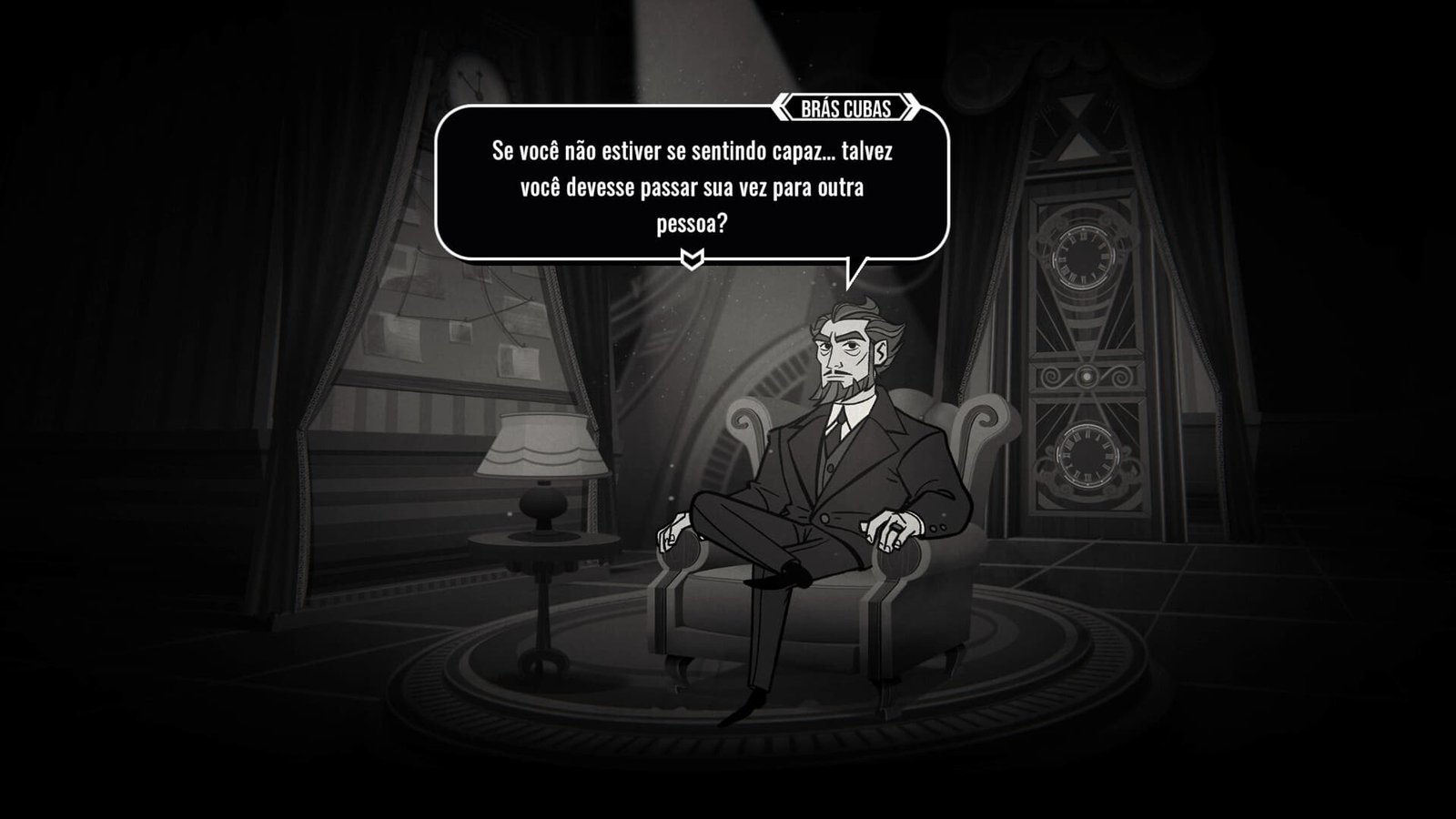Screen dimensions: 1456x819
Task: Click the chevron to advance the dialogue
Action: [x=692, y=257]
